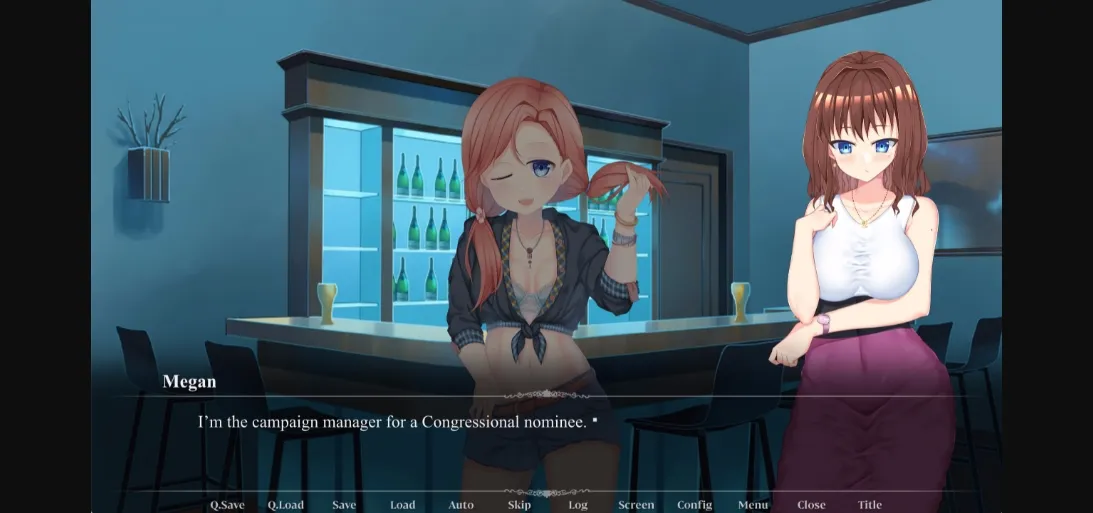Open the Load menu
The width and height of the screenshot is (1093, 513).
pyautogui.click(x=402, y=505)
